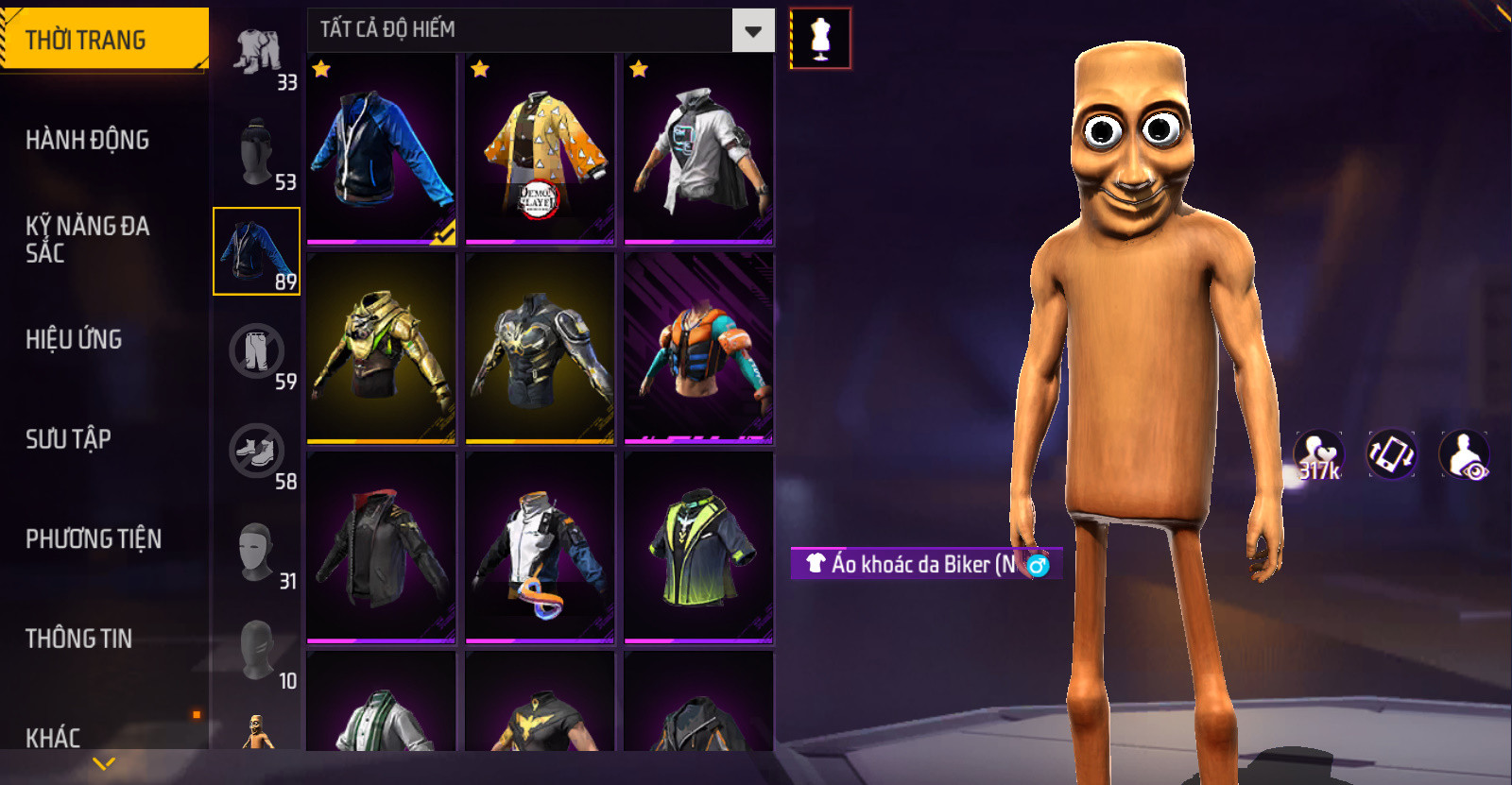Select the orange and teal vest
The image size is (1512, 785).
(x=698, y=347)
